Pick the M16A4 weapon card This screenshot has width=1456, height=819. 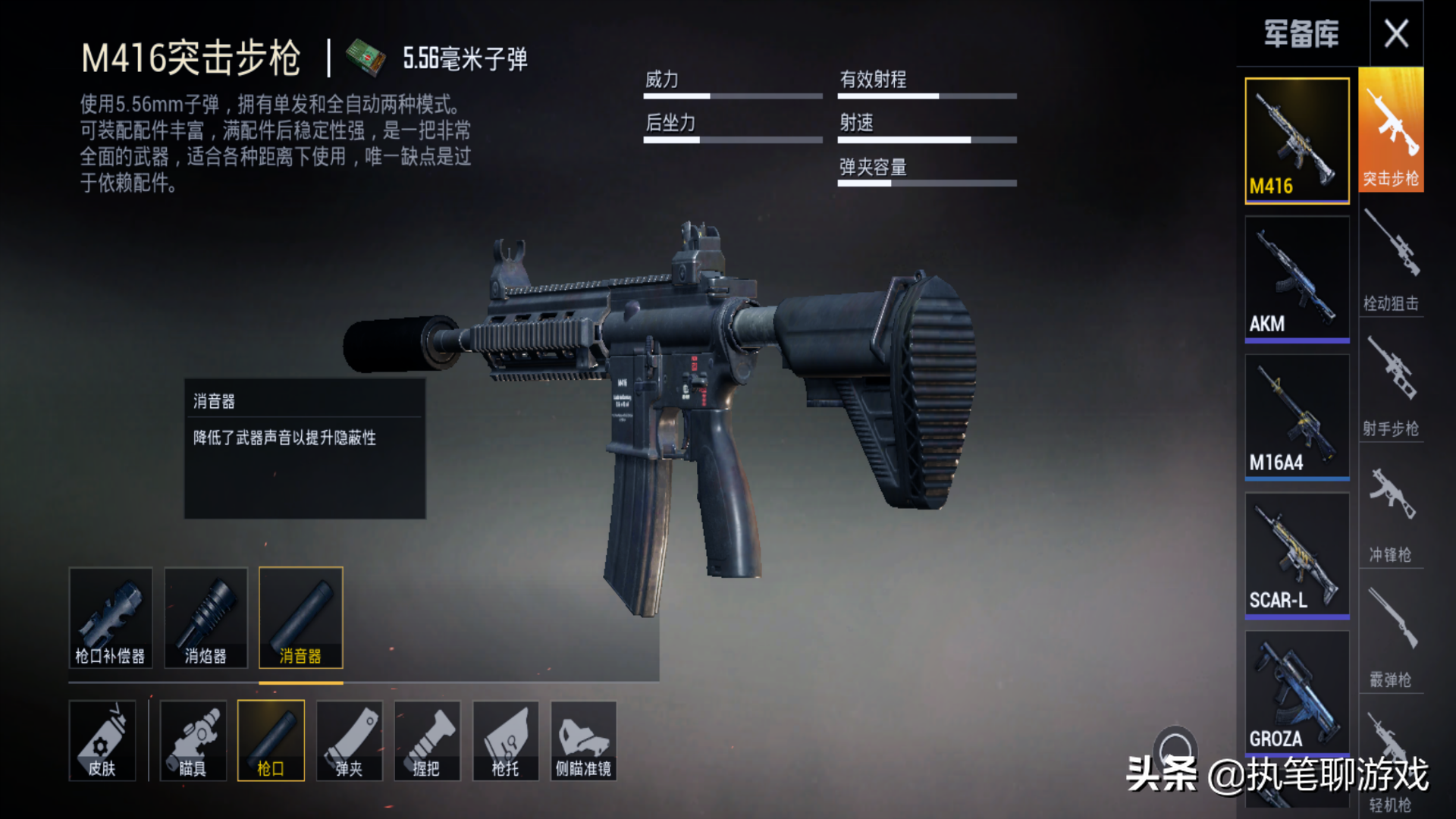tap(1297, 416)
